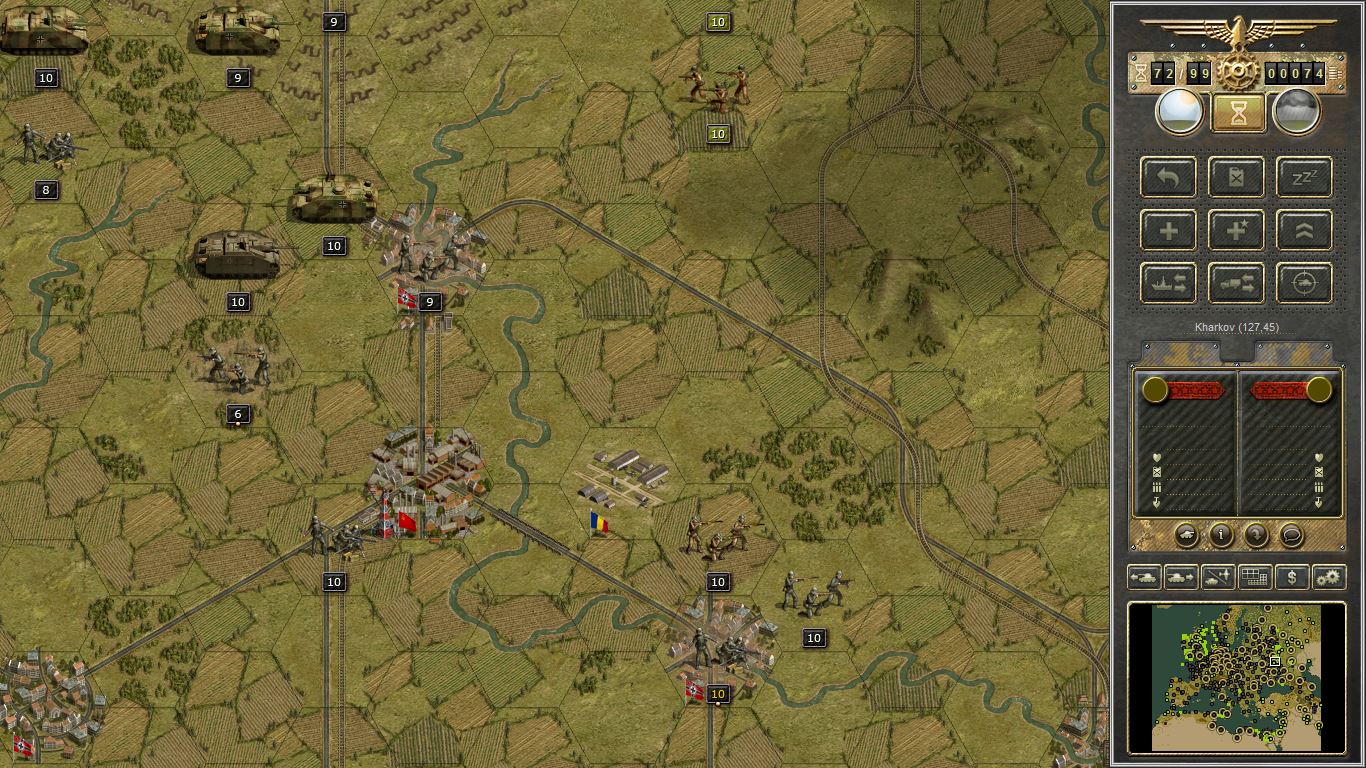Request elite reinforcements with the starred plus
Viewport: 1366px width, 768px height.
coord(1236,230)
